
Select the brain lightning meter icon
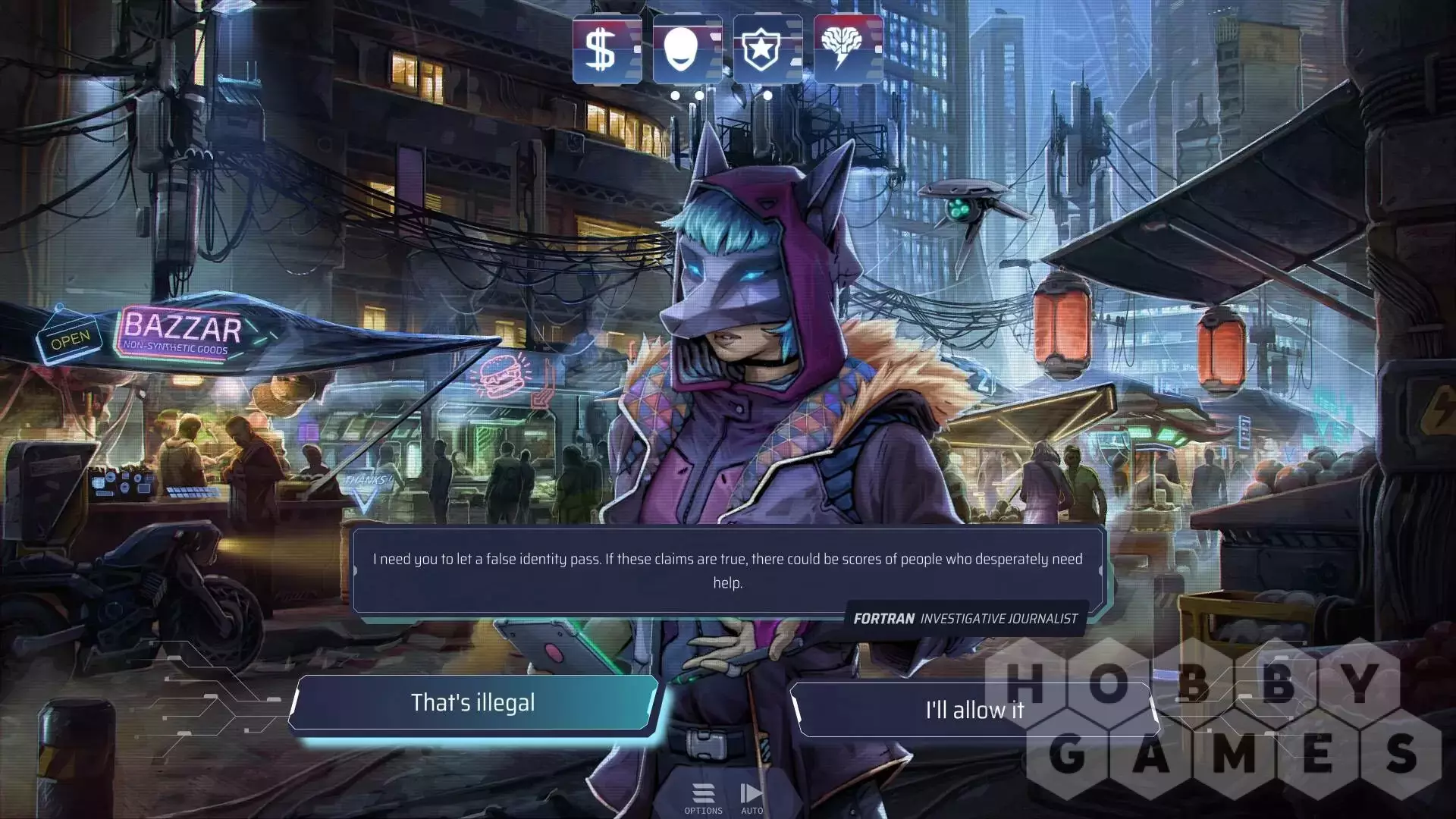(x=848, y=49)
